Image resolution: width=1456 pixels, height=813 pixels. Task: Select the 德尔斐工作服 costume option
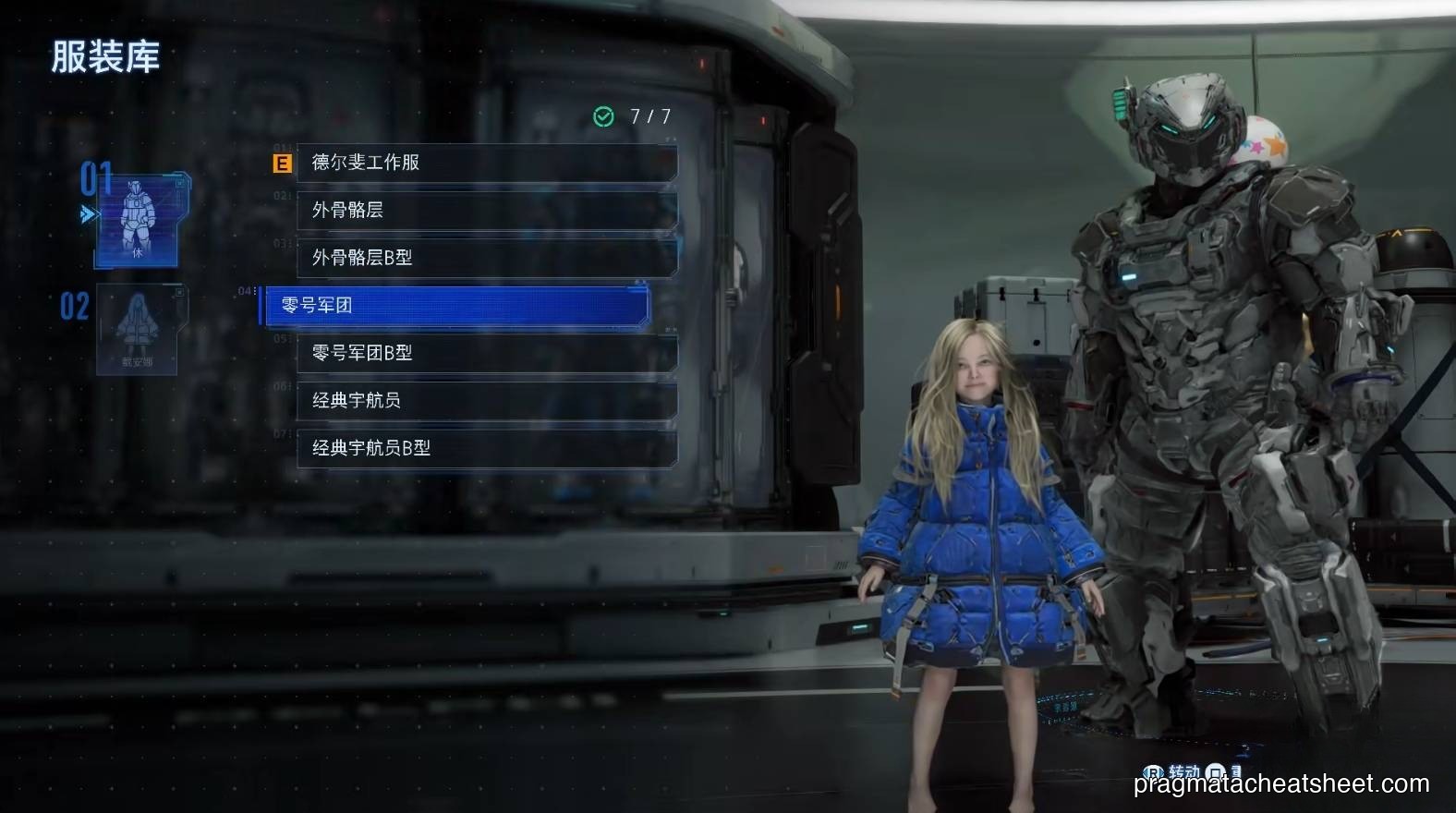(480, 163)
